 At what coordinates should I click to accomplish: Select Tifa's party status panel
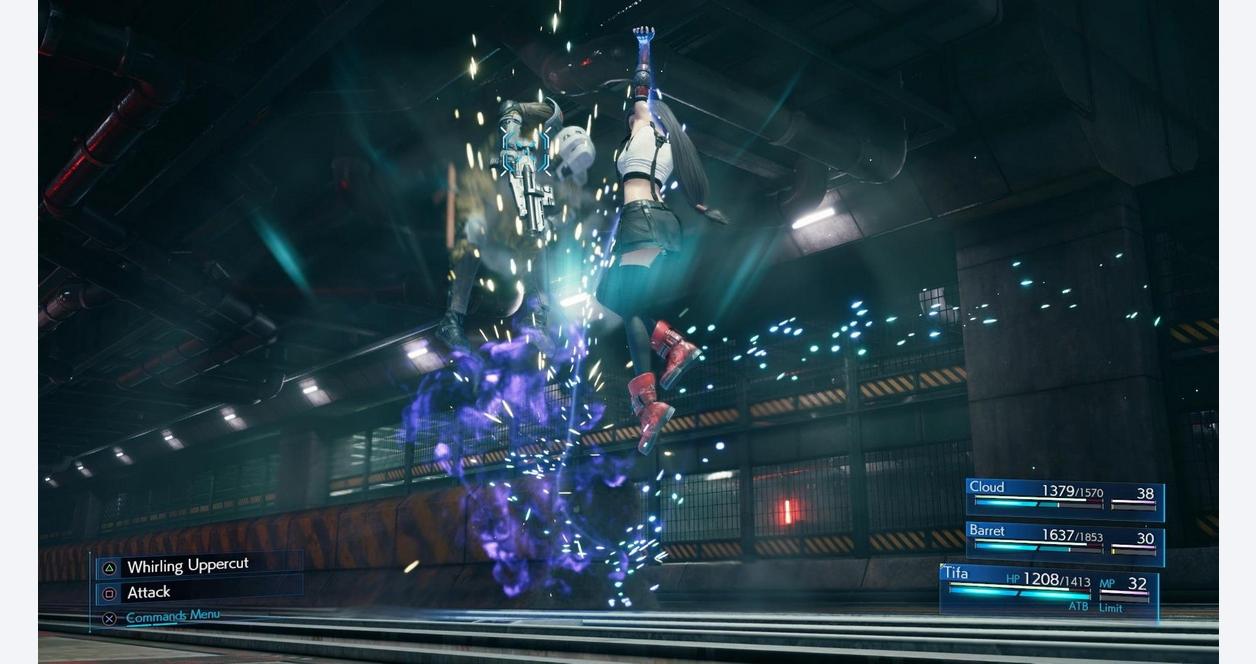[x=1048, y=590]
